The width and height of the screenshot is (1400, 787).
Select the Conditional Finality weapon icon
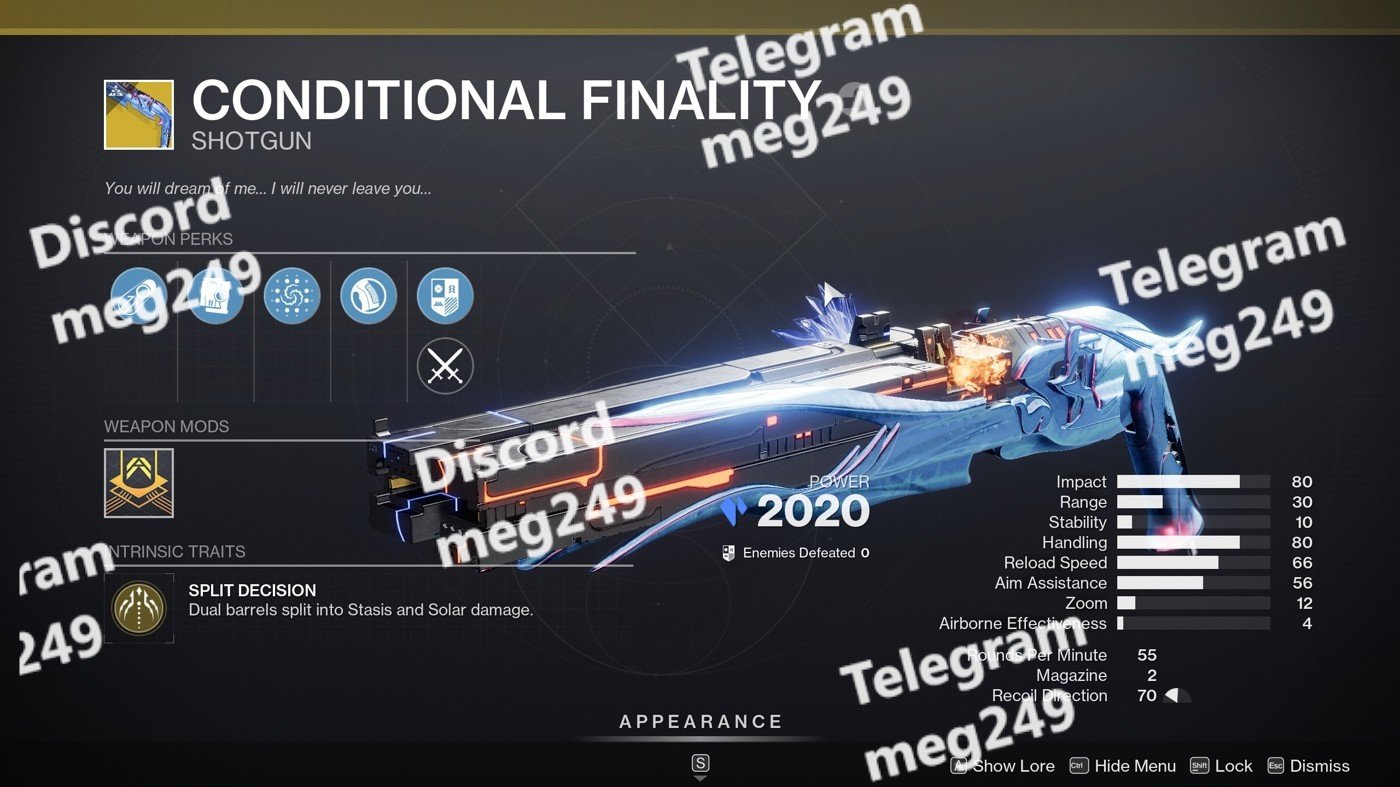click(x=139, y=115)
